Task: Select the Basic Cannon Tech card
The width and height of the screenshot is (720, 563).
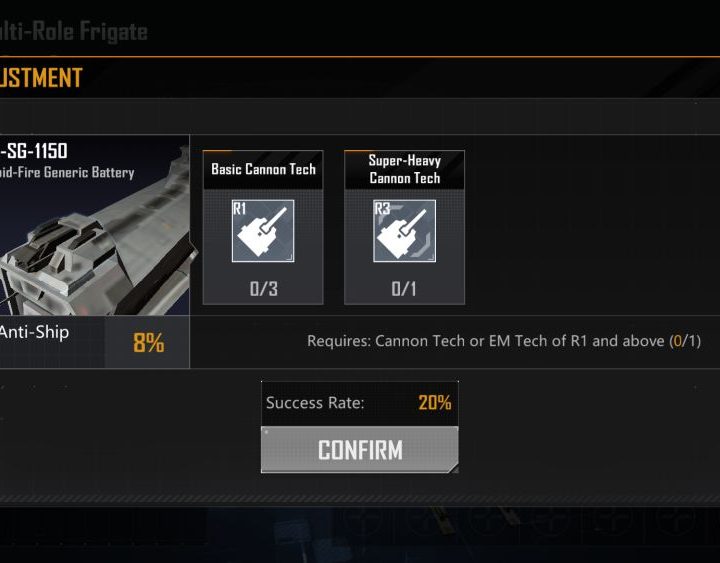Action: pos(263,229)
